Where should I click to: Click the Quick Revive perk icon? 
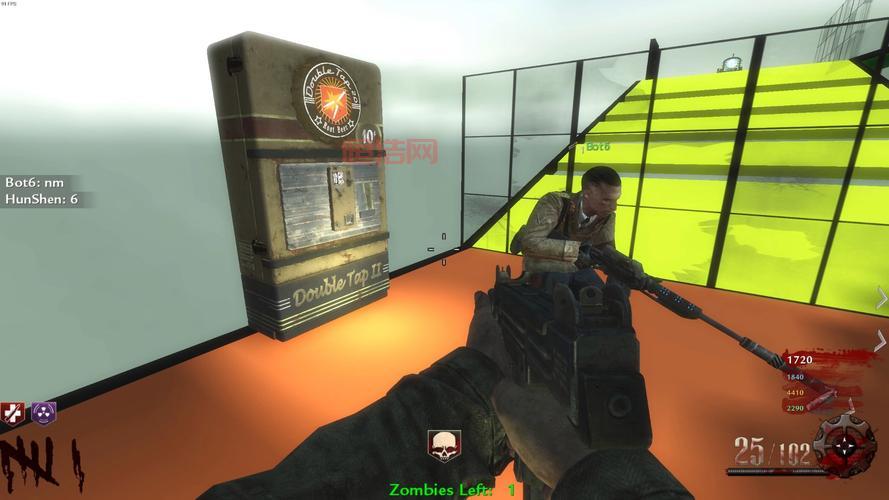(13, 412)
